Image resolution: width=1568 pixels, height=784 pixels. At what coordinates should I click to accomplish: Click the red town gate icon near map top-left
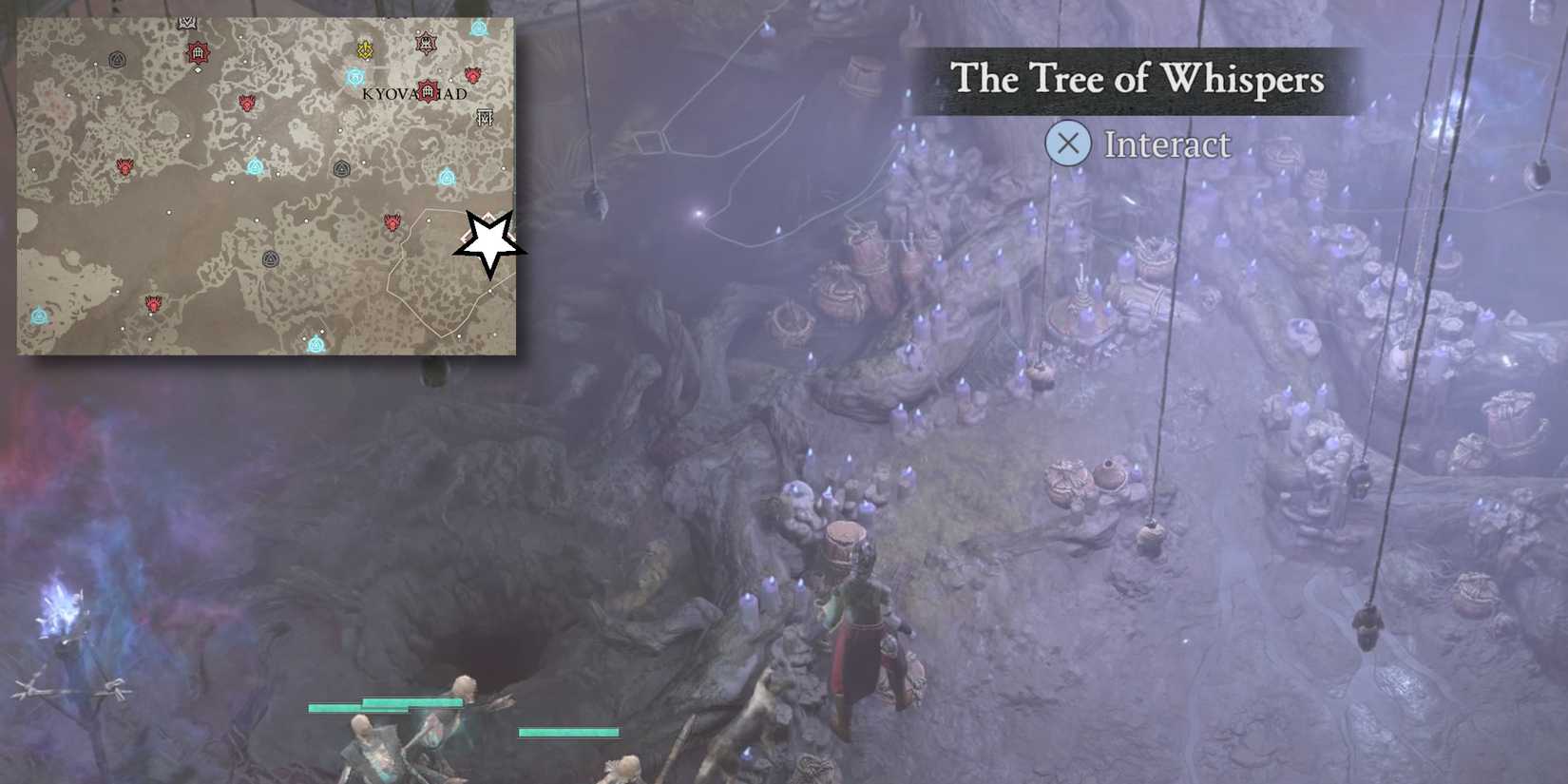tap(199, 52)
